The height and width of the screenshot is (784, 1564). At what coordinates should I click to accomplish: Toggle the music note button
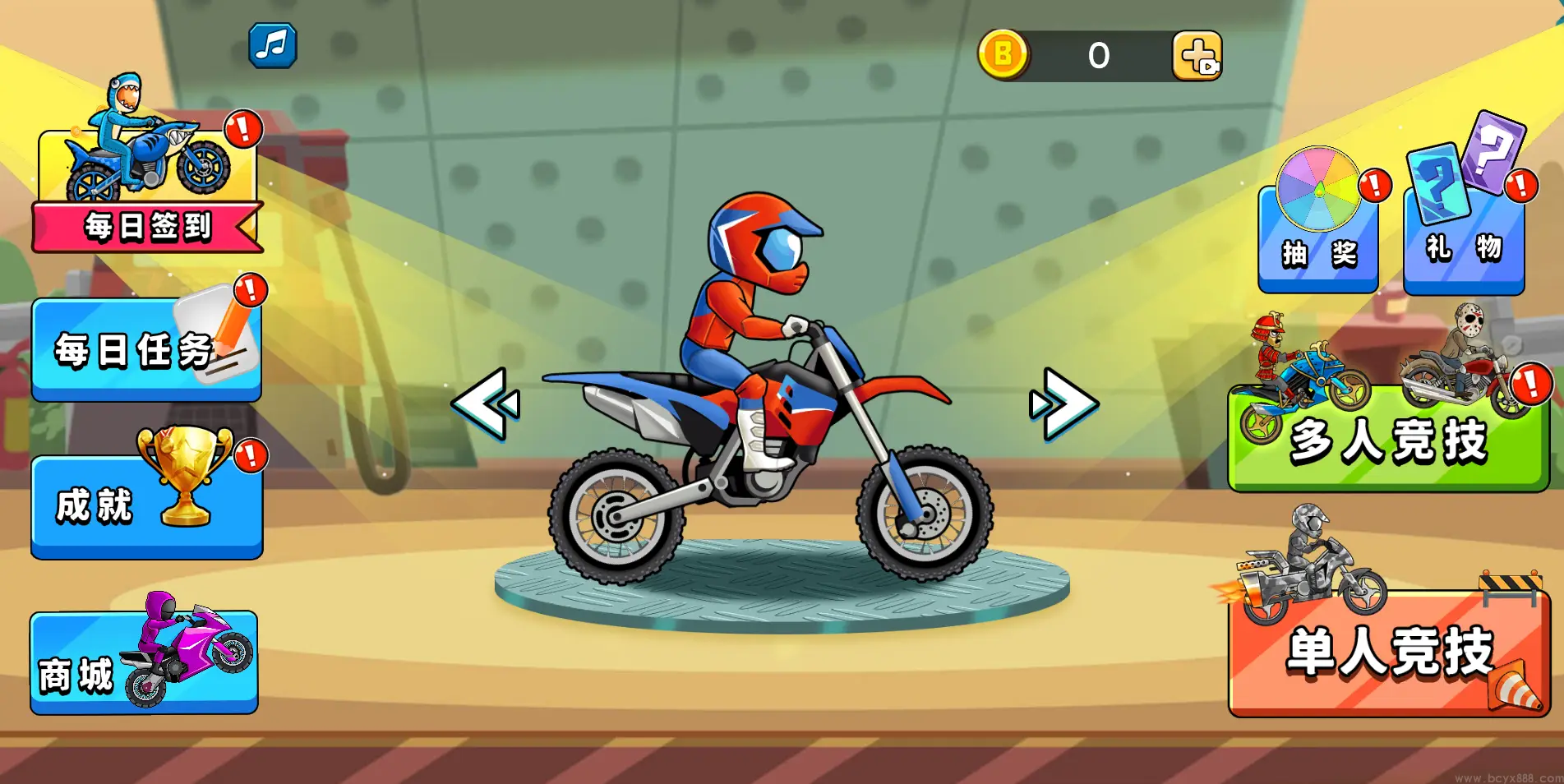[x=273, y=45]
